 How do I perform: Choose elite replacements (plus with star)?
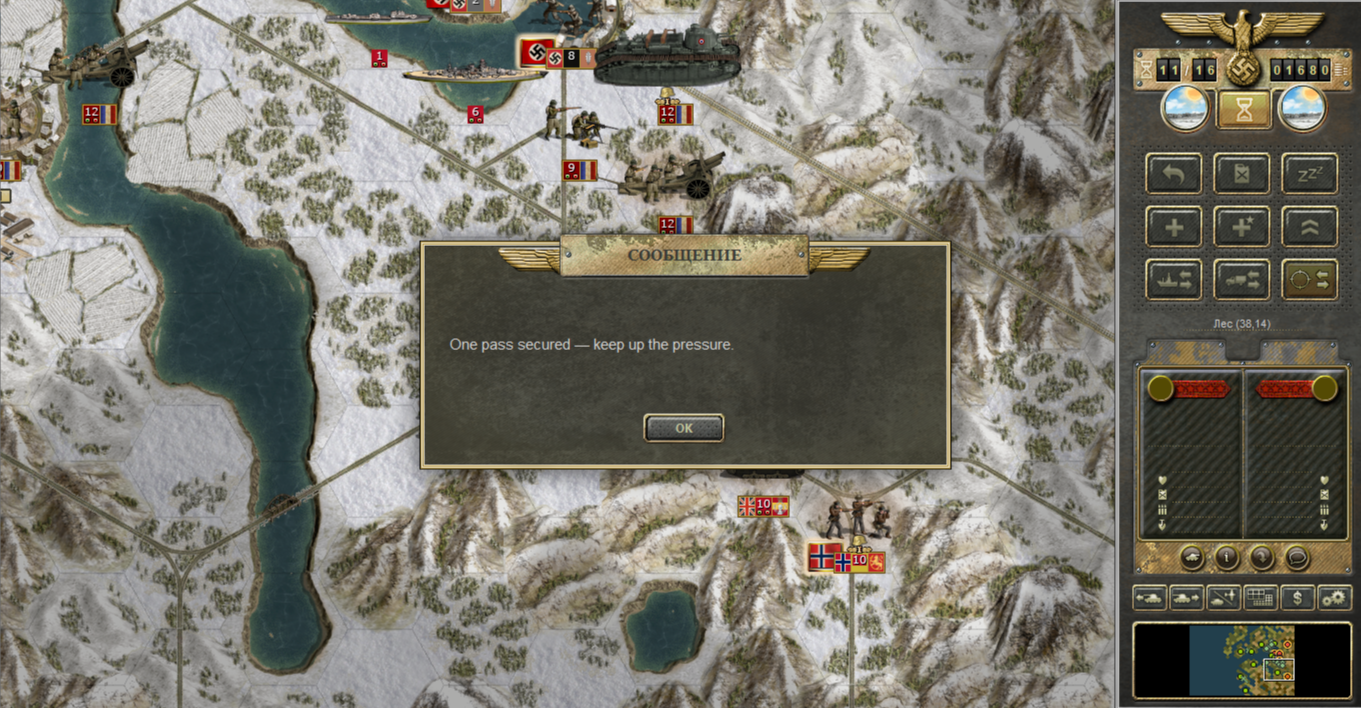coord(1242,227)
